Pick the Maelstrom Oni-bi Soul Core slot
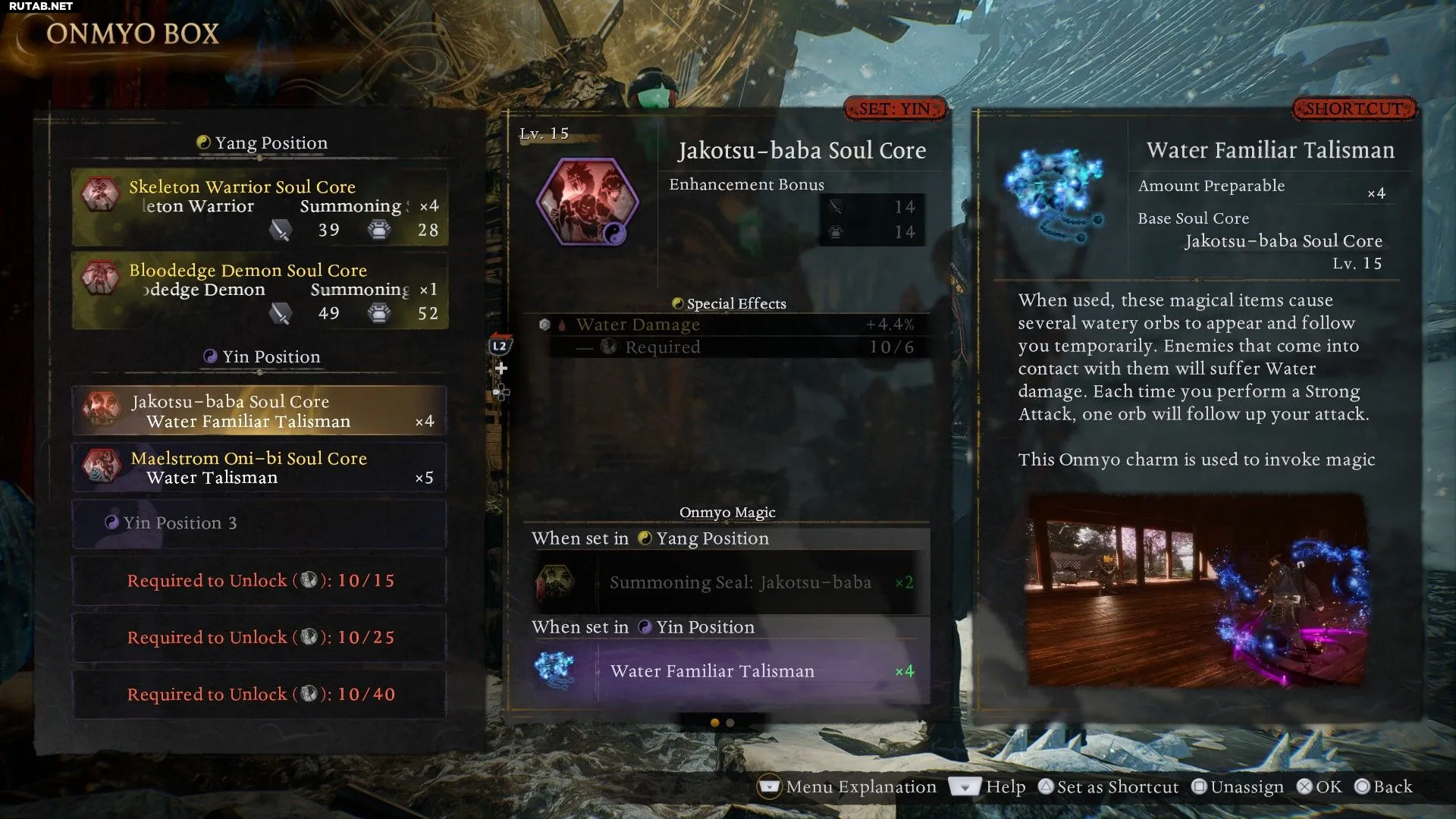 pos(259,467)
